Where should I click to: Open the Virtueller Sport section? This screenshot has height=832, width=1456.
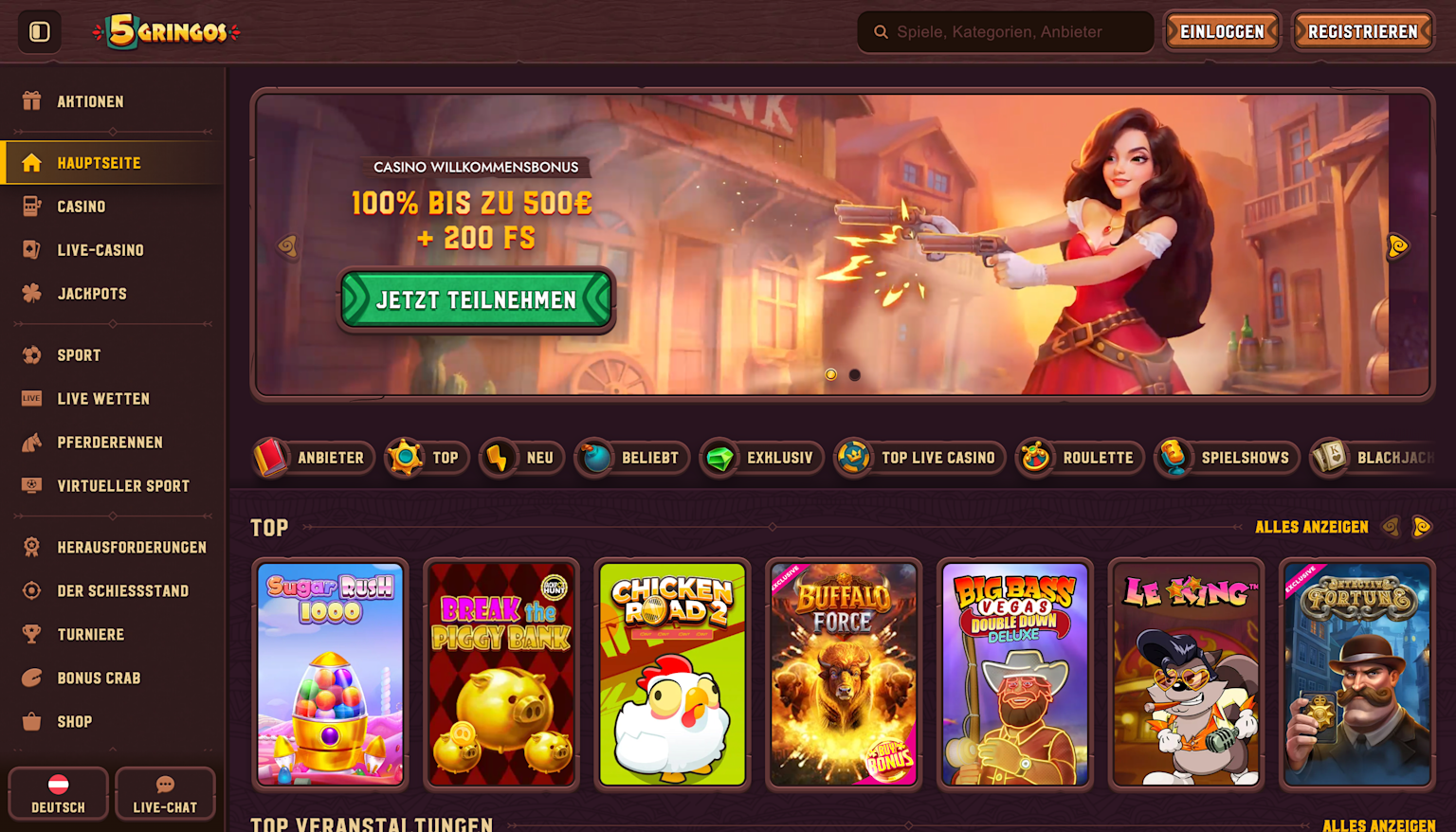pos(122,485)
